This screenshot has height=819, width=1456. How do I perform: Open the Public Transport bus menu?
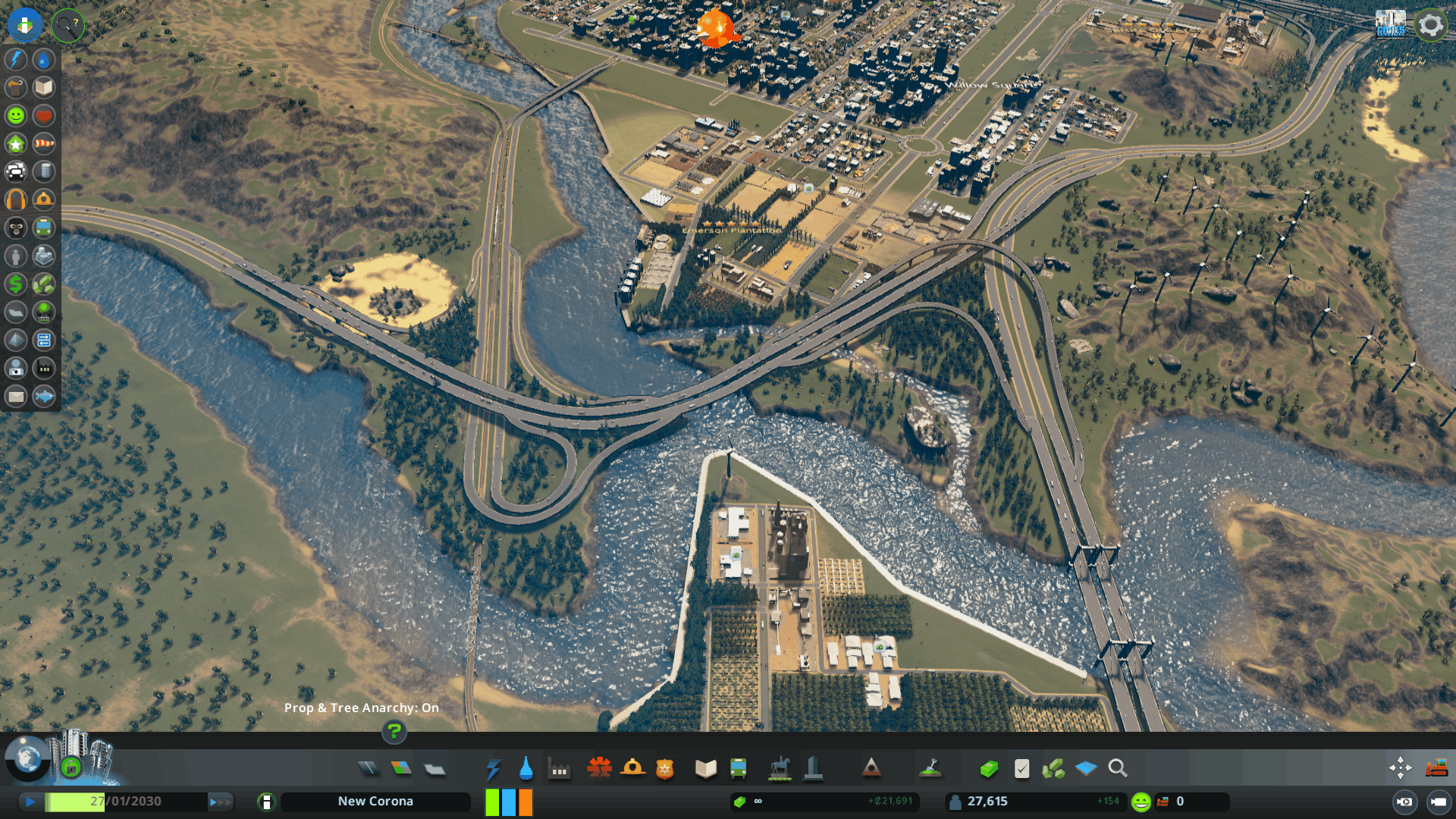tap(738, 769)
